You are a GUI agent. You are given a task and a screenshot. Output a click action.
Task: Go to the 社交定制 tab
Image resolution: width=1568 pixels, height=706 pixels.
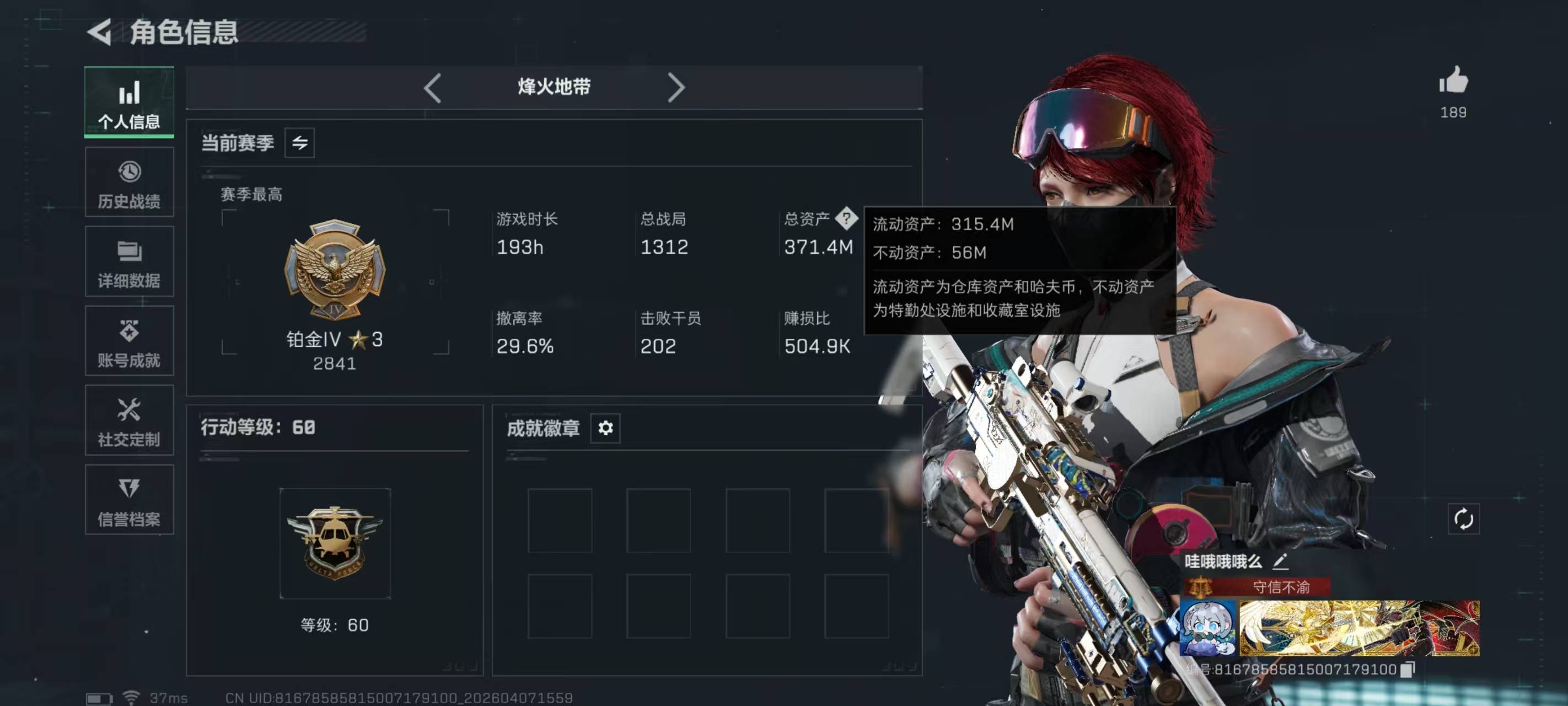click(x=129, y=420)
